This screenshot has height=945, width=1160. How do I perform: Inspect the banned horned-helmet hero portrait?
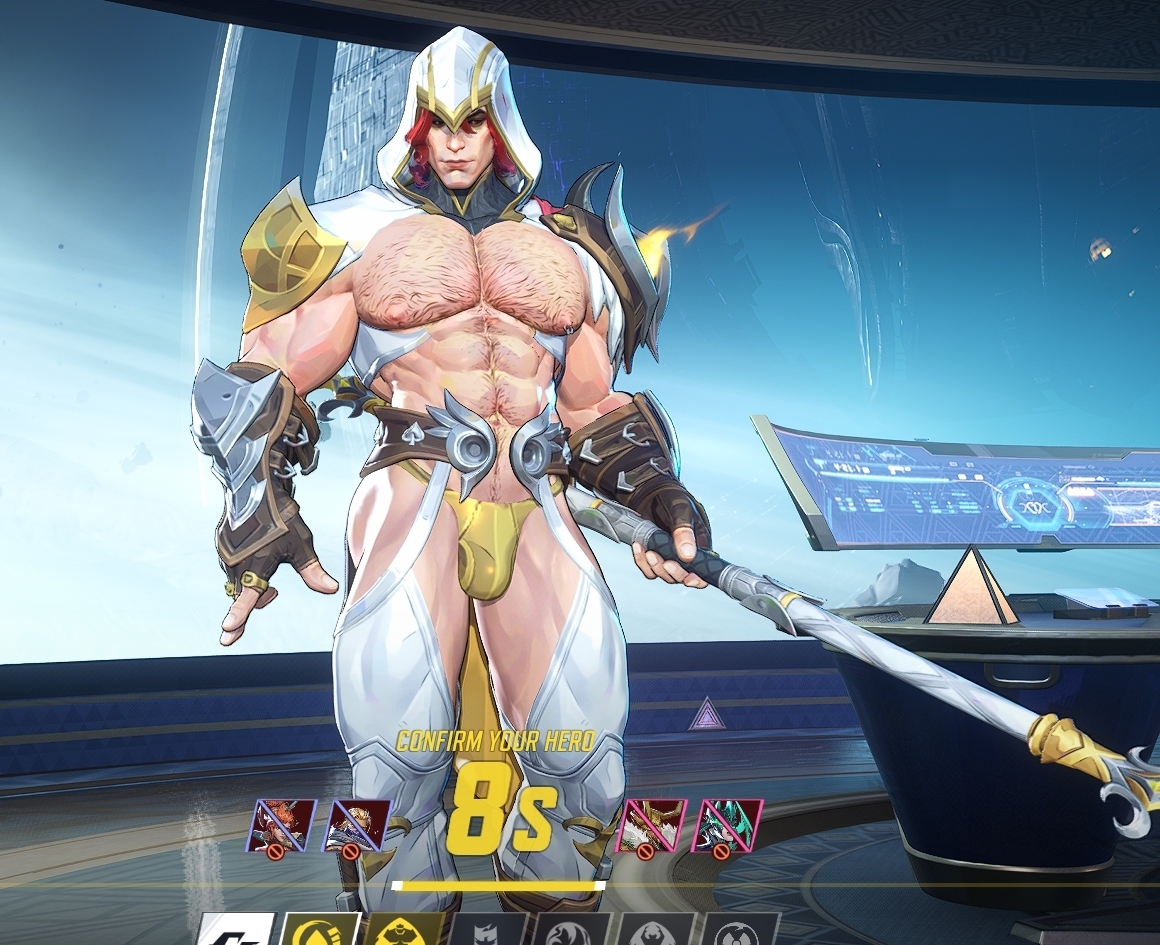[651, 825]
